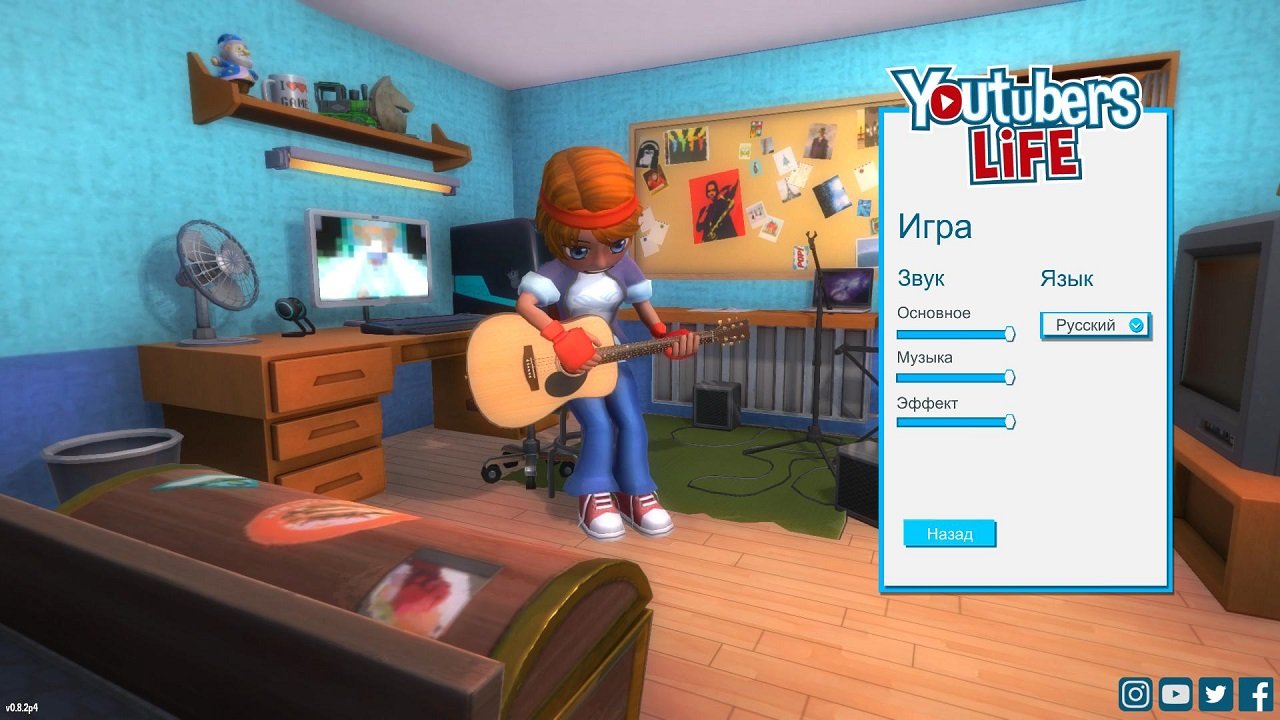Click the Музыка slider handle
The width and height of the screenshot is (1280, 720).
1009,377
